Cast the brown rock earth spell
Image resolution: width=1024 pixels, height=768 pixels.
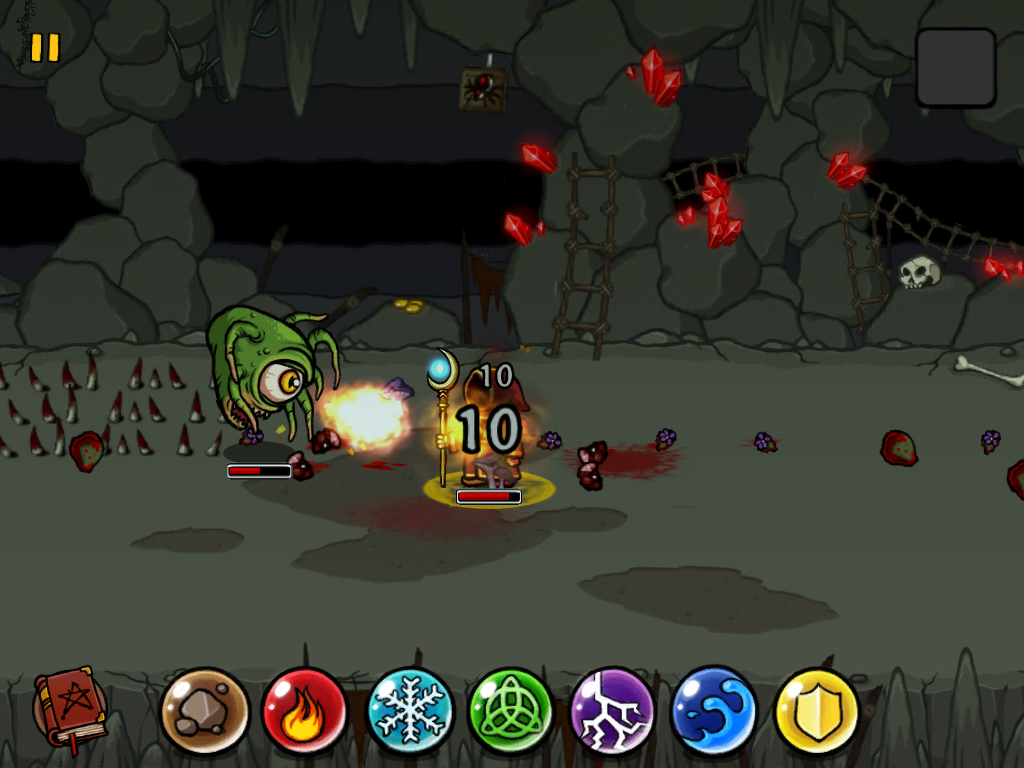pyautogui.click(x=205, y=711)
